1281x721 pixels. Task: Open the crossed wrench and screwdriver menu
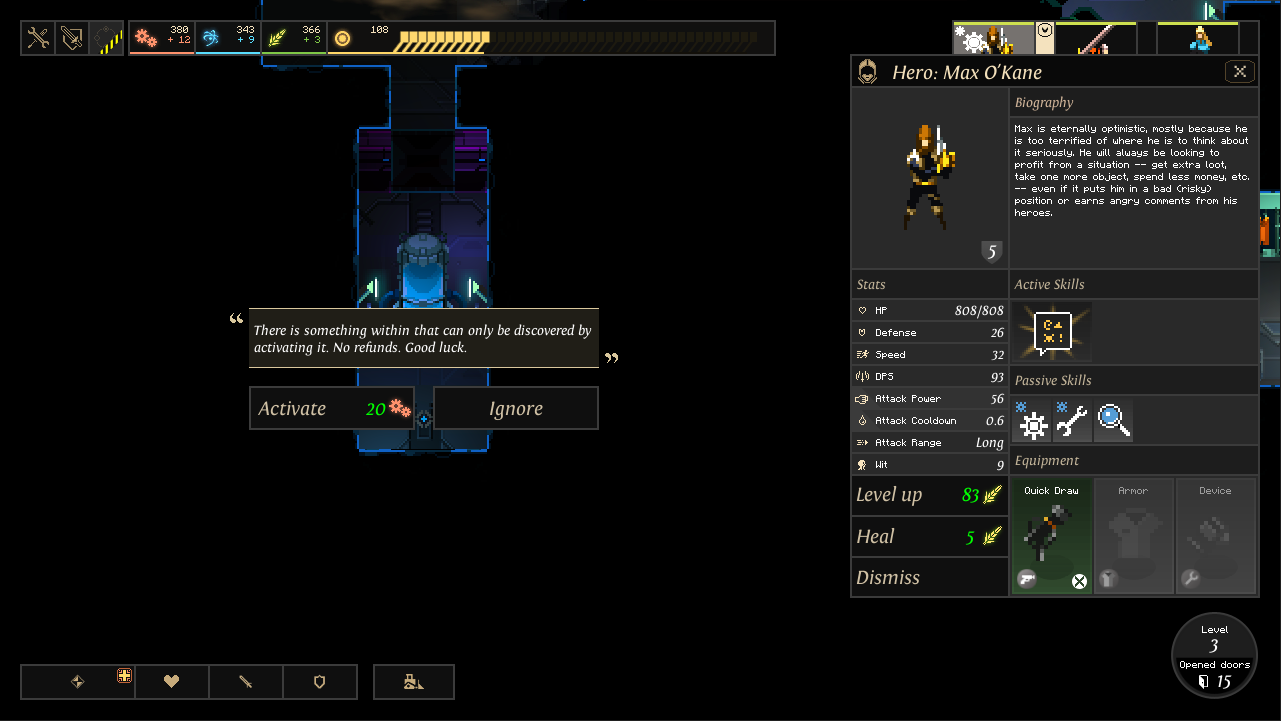(38, 38)
